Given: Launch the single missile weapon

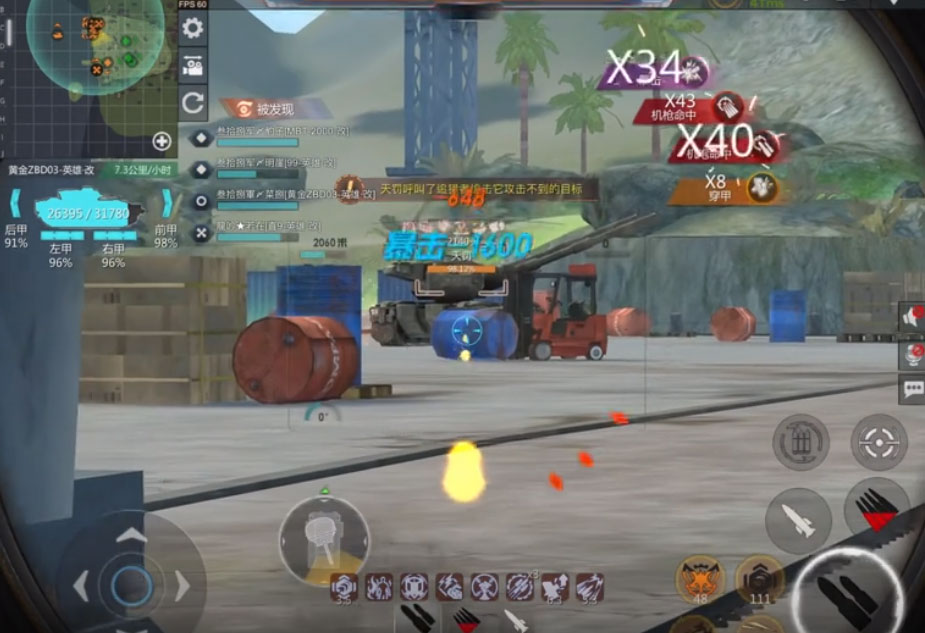Looking at the screenshot, I should pos(798,520).
